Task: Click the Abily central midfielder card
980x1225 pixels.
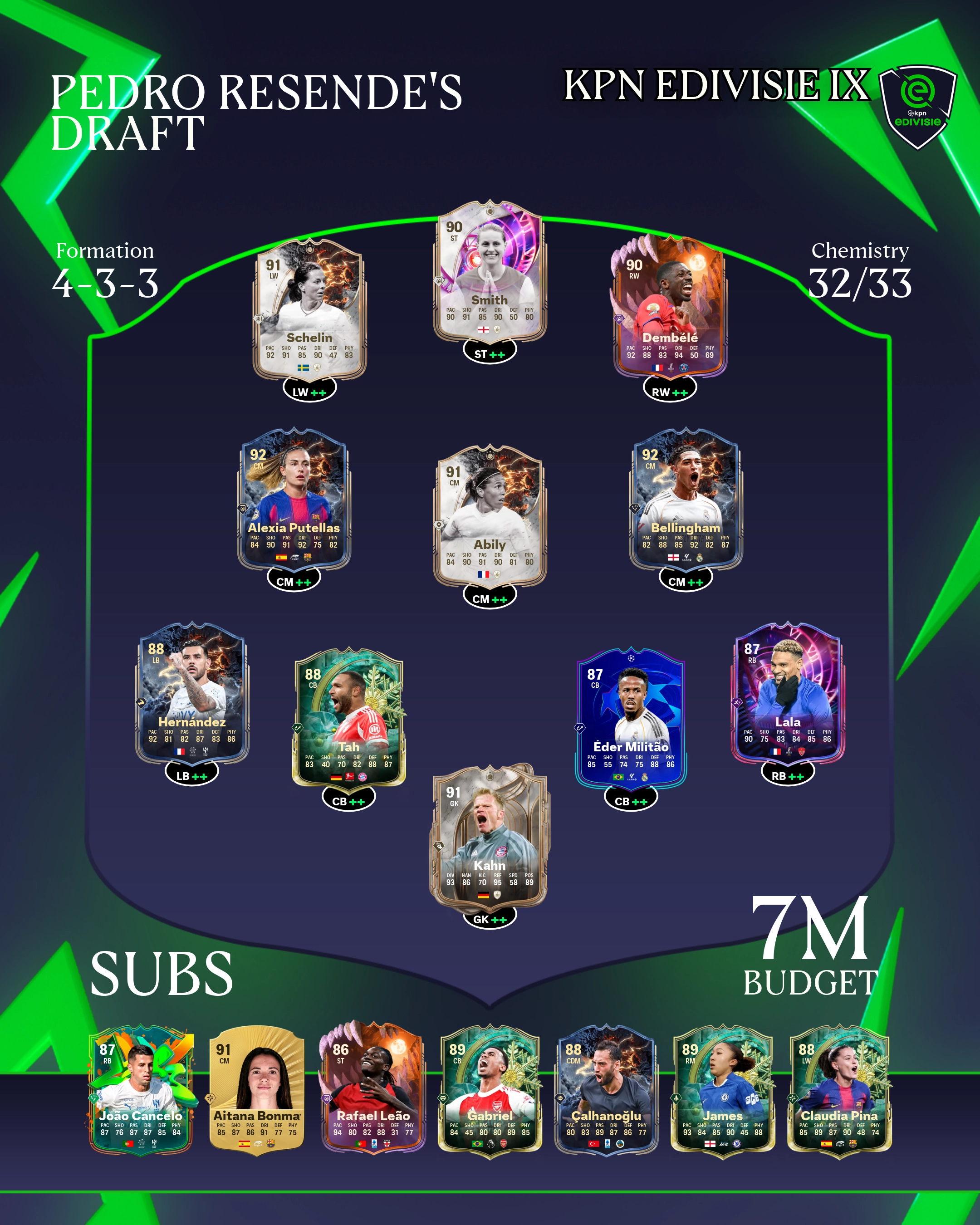Action: click(x=490, y=516)
